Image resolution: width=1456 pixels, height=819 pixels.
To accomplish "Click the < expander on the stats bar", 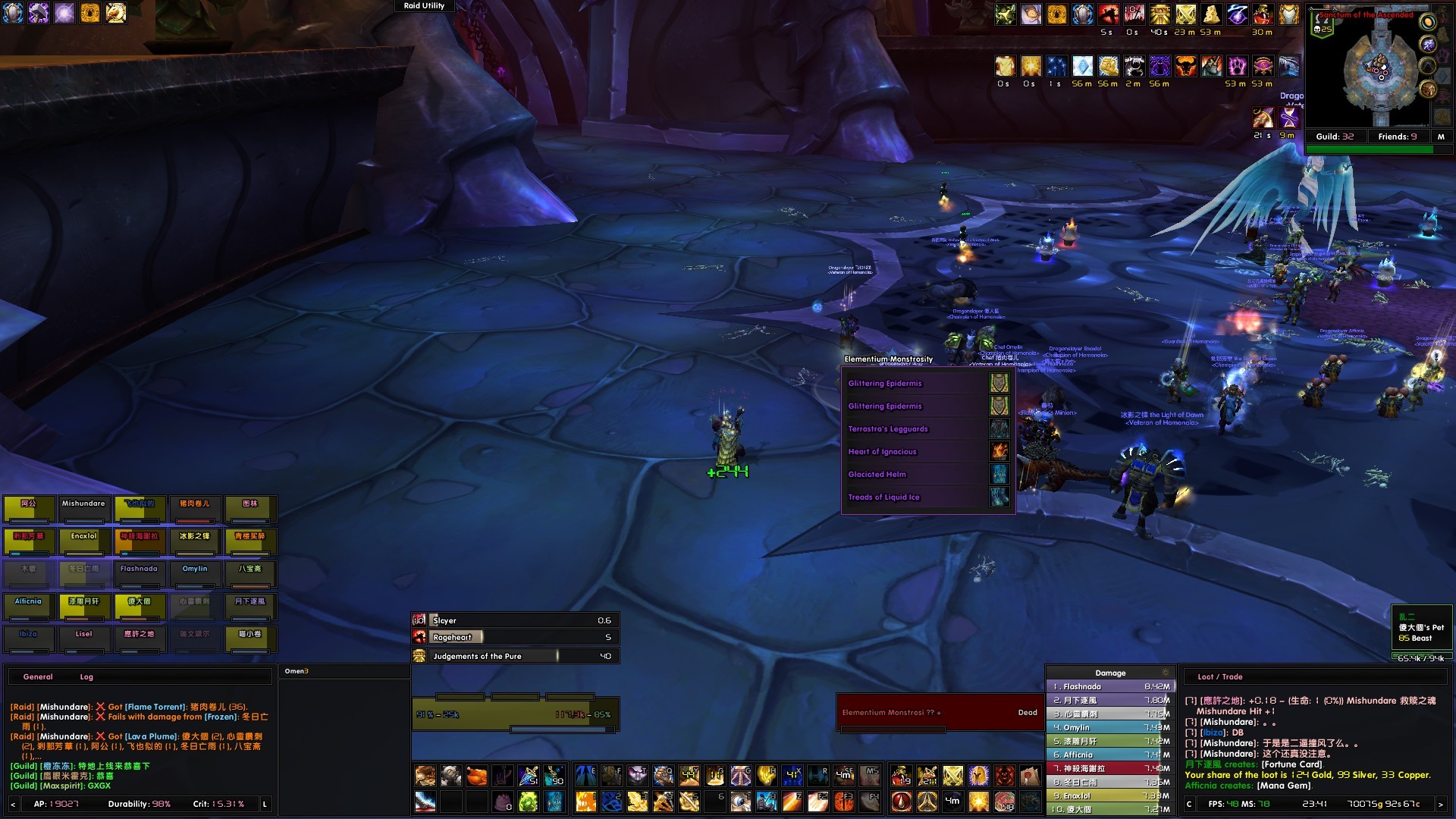I will pyautogui.click(x=13, y=804).
